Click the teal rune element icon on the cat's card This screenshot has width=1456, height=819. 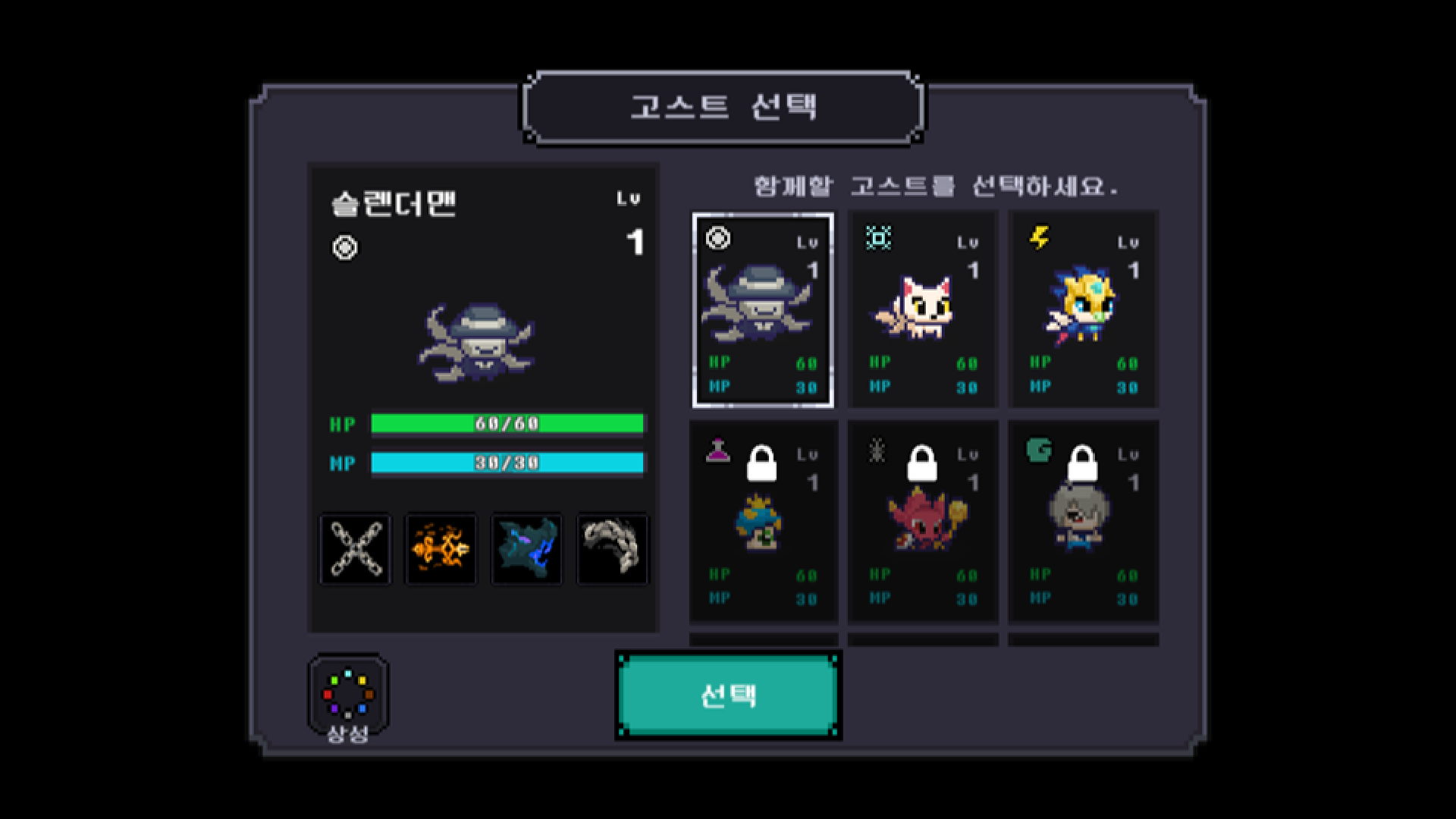point(880,239)
